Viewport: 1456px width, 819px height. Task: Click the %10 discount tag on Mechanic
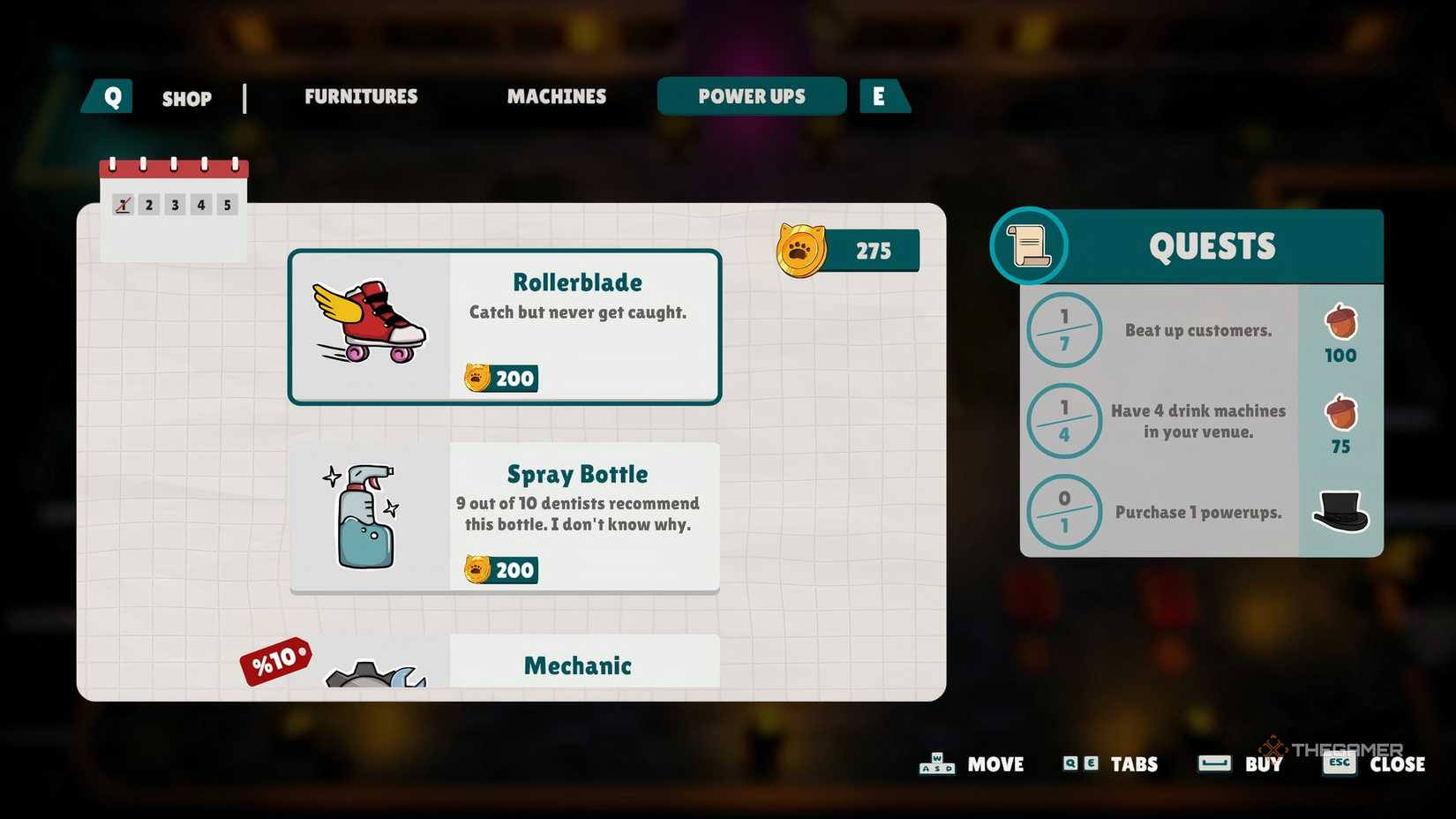click(x=274, y=660)
